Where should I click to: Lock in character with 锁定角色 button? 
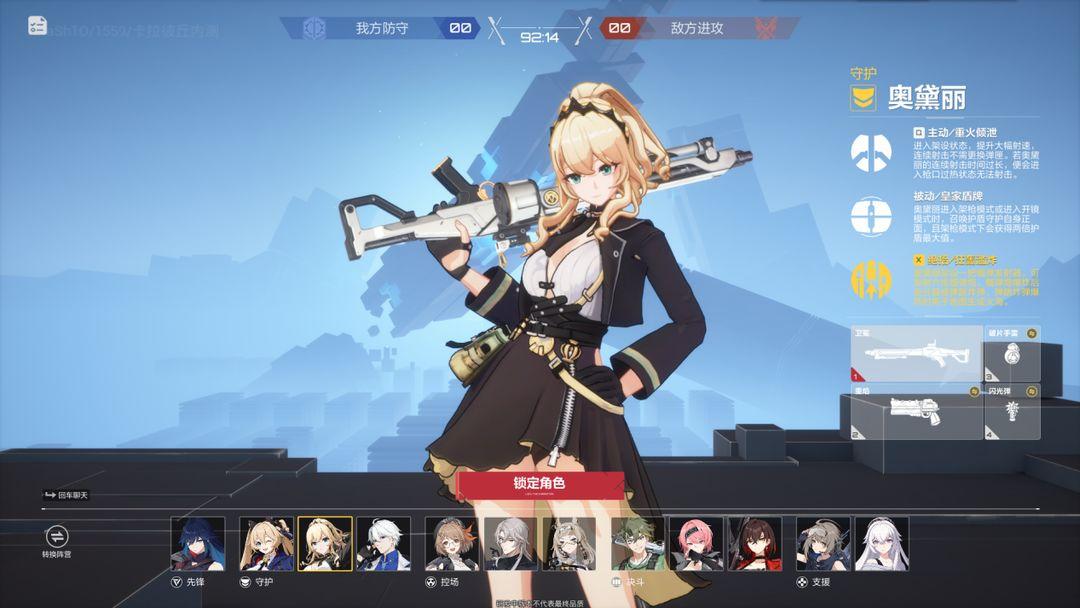540,484
